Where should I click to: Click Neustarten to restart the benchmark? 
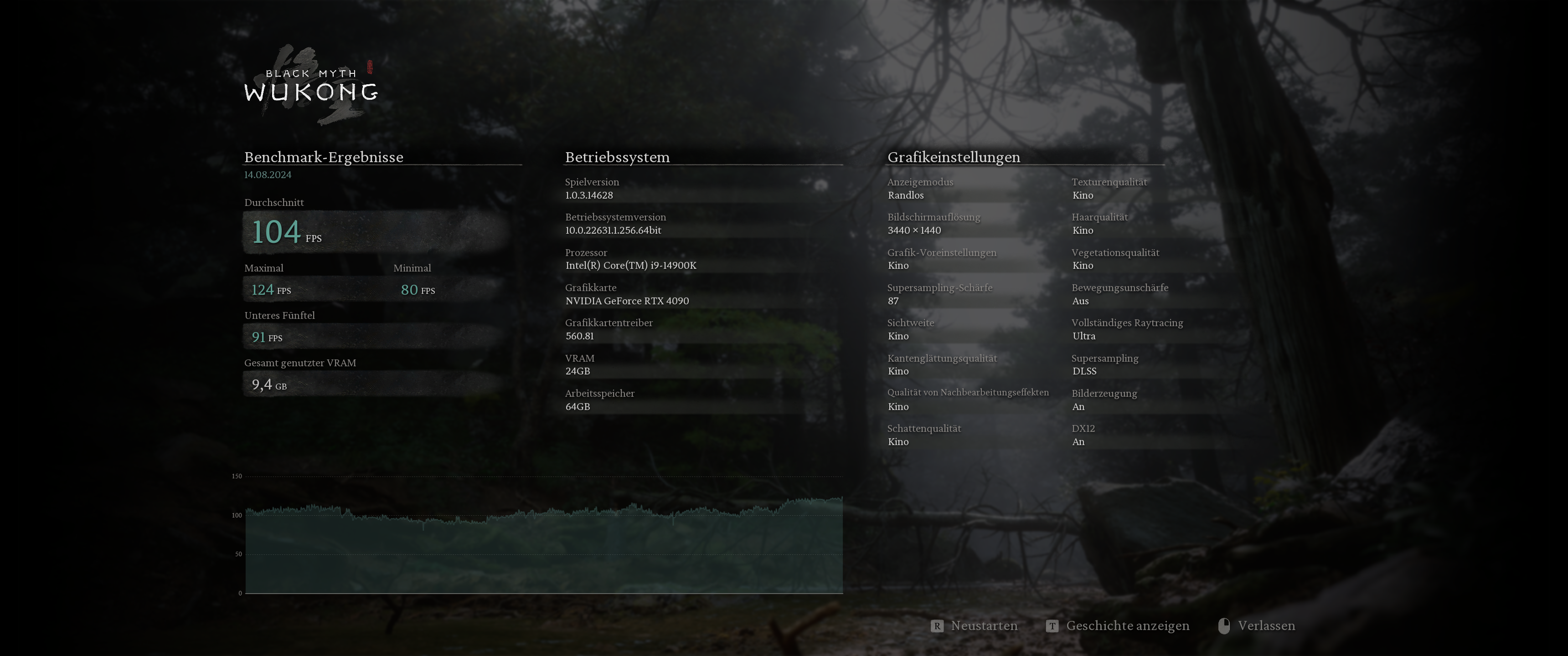[984, 625]
